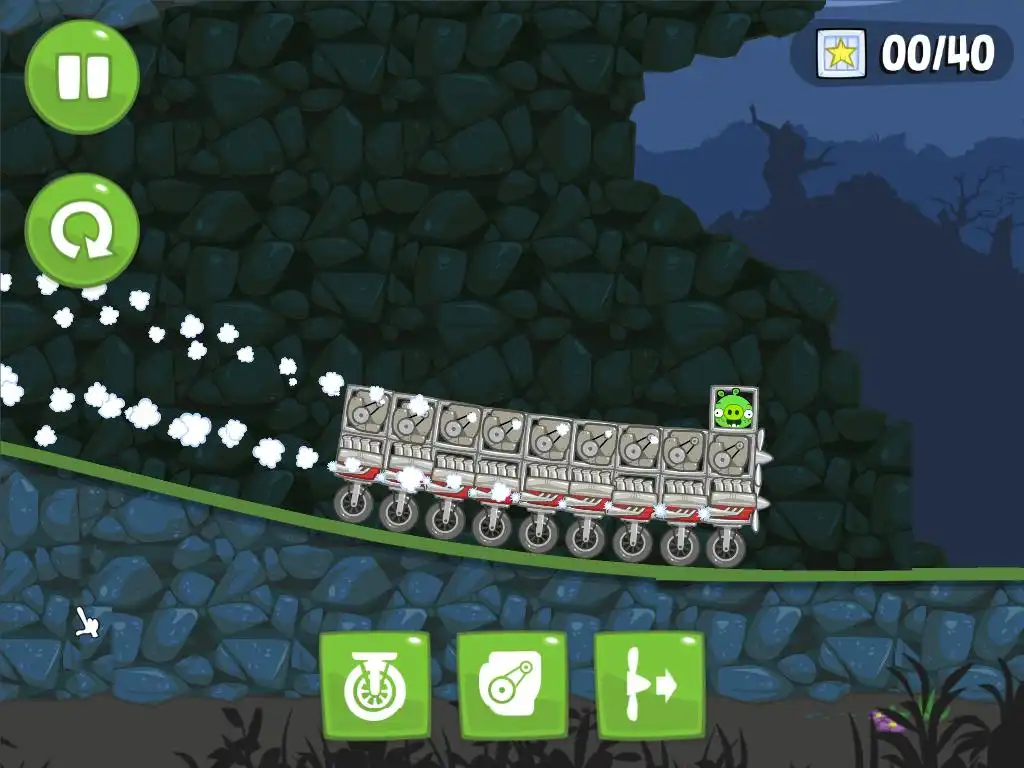Activate the engine button
Screen dimensions: 1024x768
[512, 686]
